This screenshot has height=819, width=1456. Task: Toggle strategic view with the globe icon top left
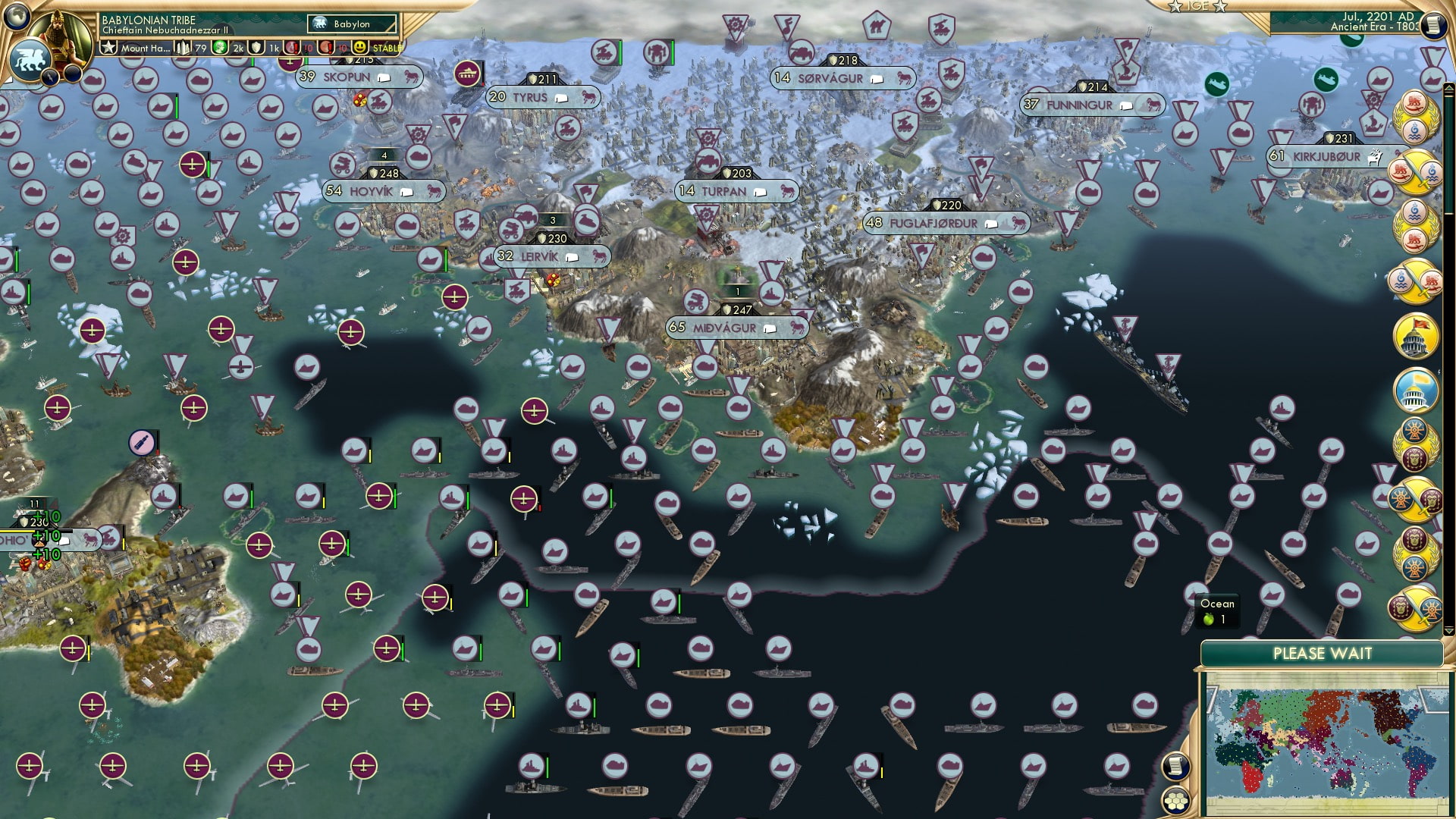point(16,17)
